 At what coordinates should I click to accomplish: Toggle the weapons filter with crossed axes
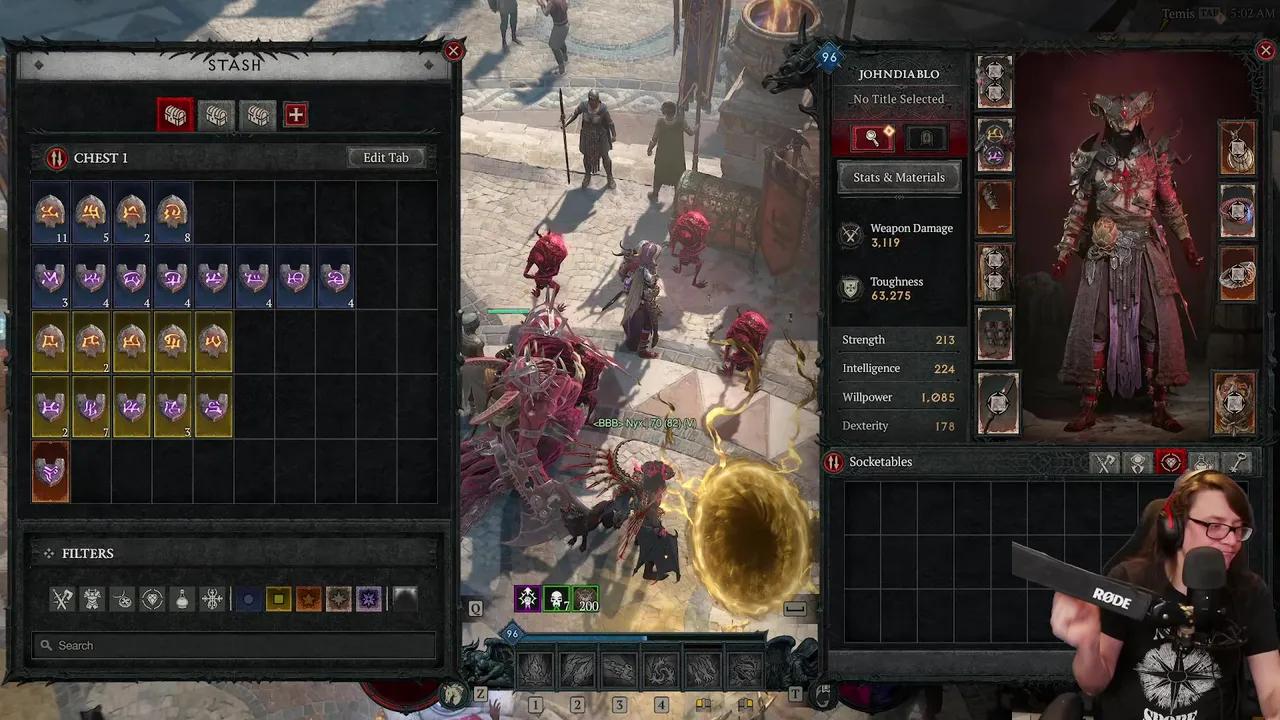click(63, 599)
